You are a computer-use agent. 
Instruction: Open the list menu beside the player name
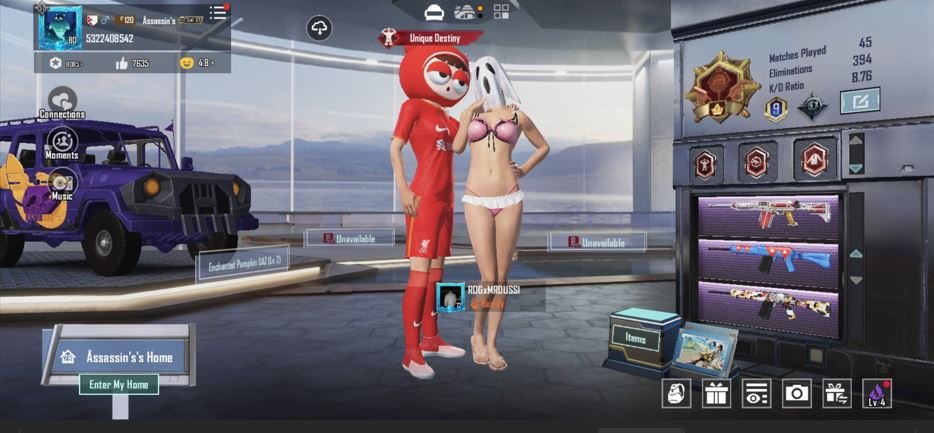[218, 14]
